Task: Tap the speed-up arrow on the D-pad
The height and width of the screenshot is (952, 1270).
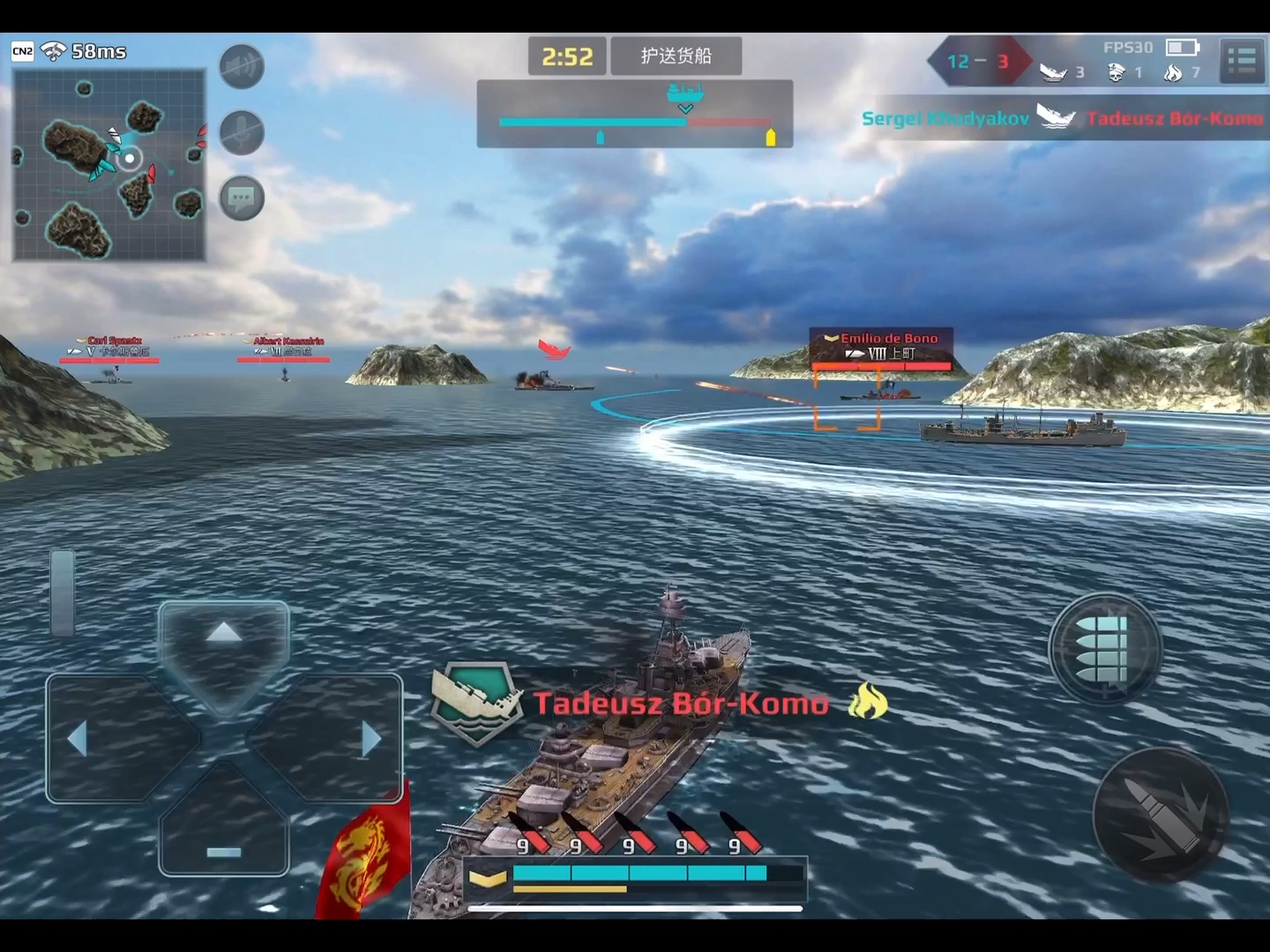Action: (x=224, y=634)
